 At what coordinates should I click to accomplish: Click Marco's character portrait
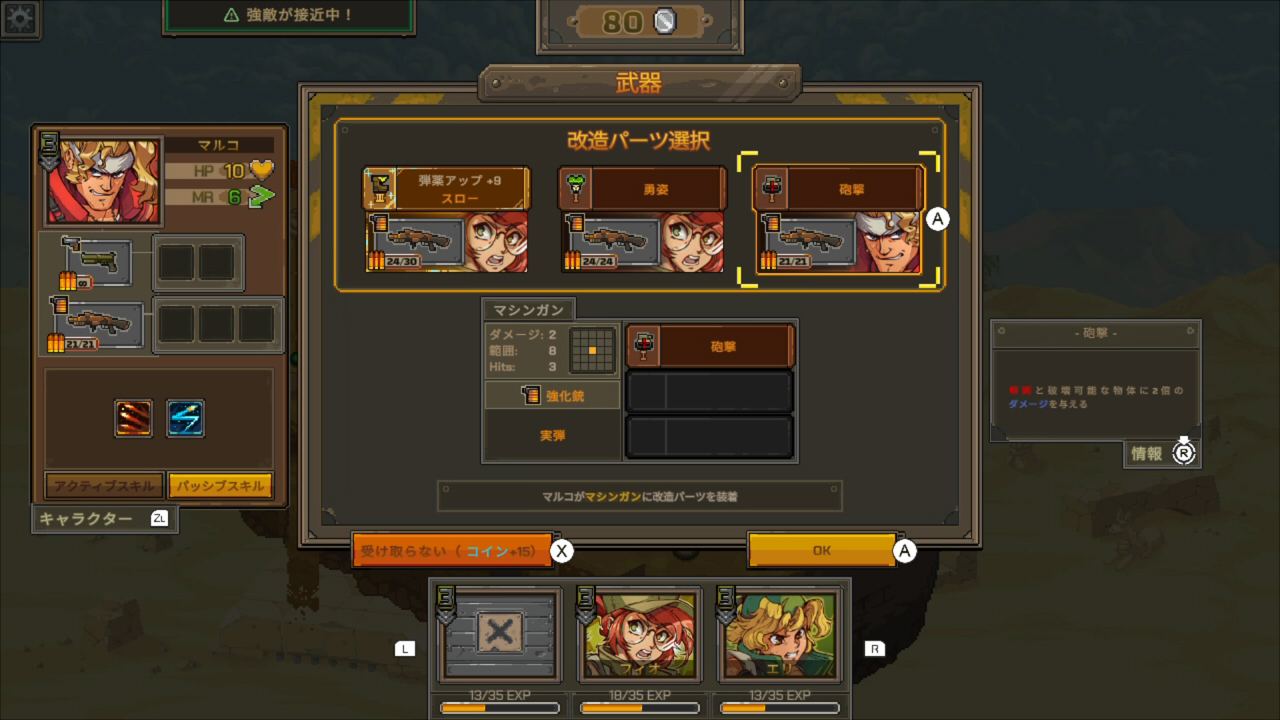(x=100, y=180)
